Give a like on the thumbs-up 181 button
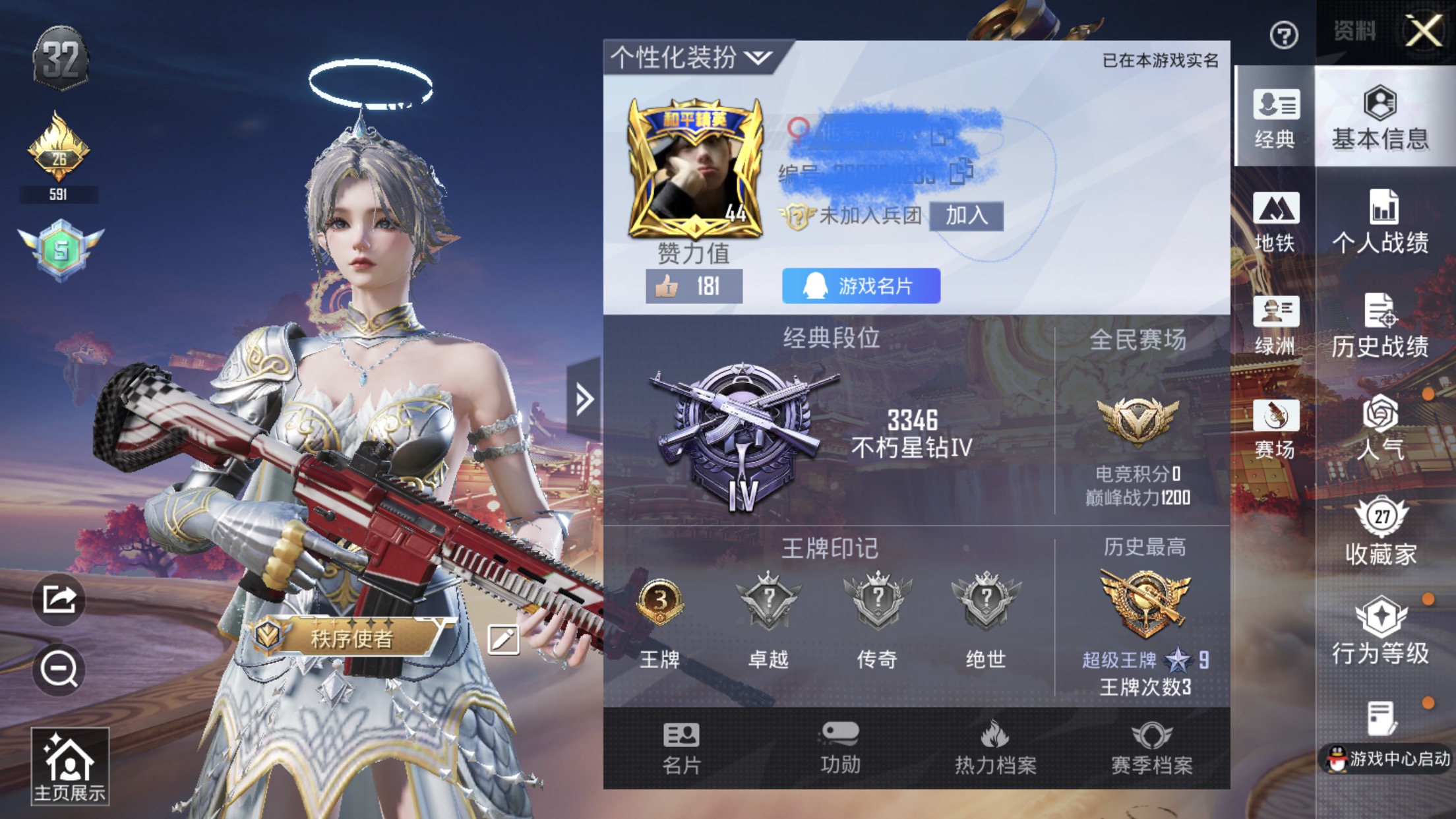 coord(694,286)
